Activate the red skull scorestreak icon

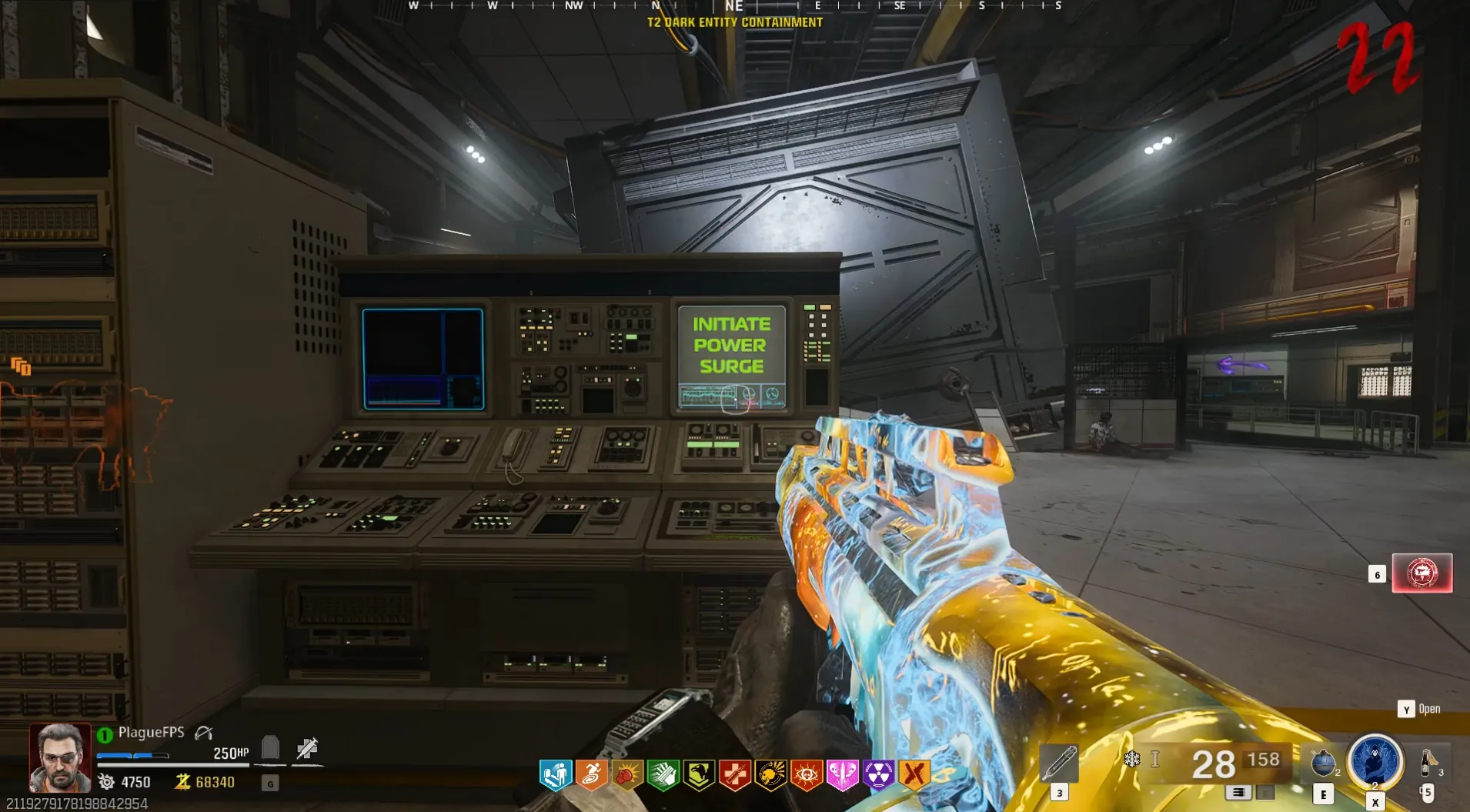click(x=1422, y=573)
